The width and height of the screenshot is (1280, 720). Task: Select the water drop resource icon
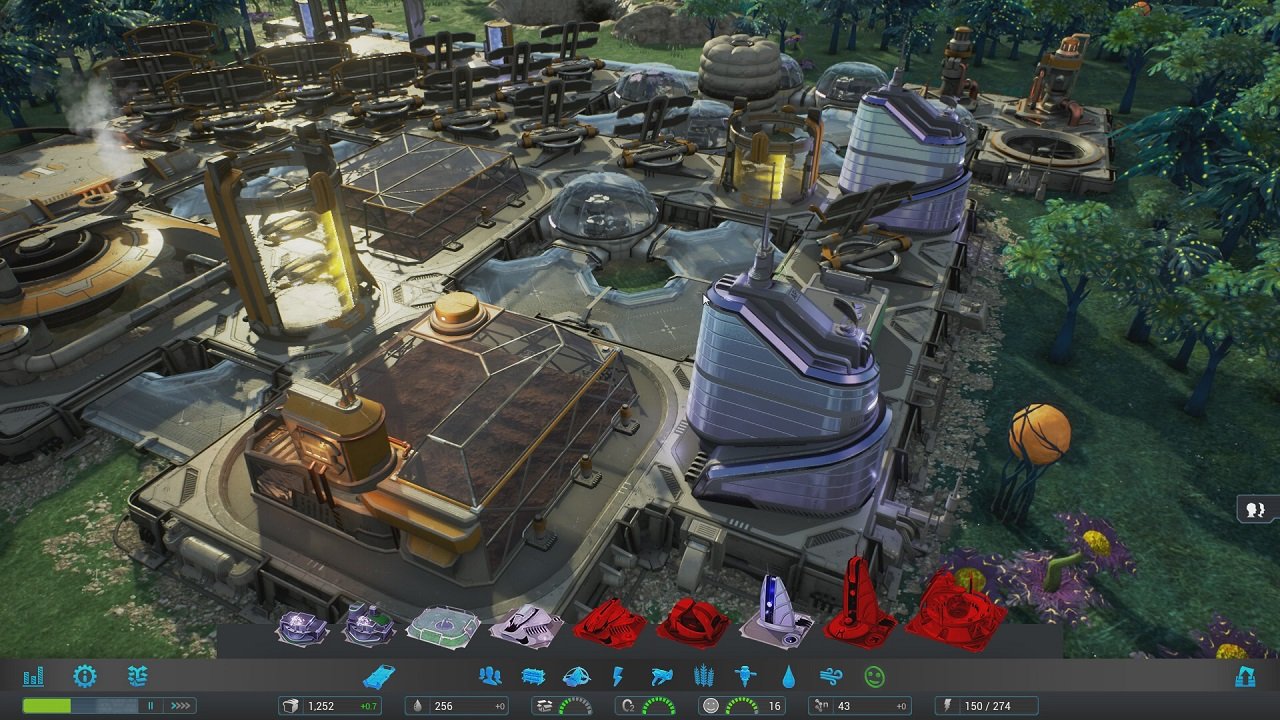click(791, 677)
